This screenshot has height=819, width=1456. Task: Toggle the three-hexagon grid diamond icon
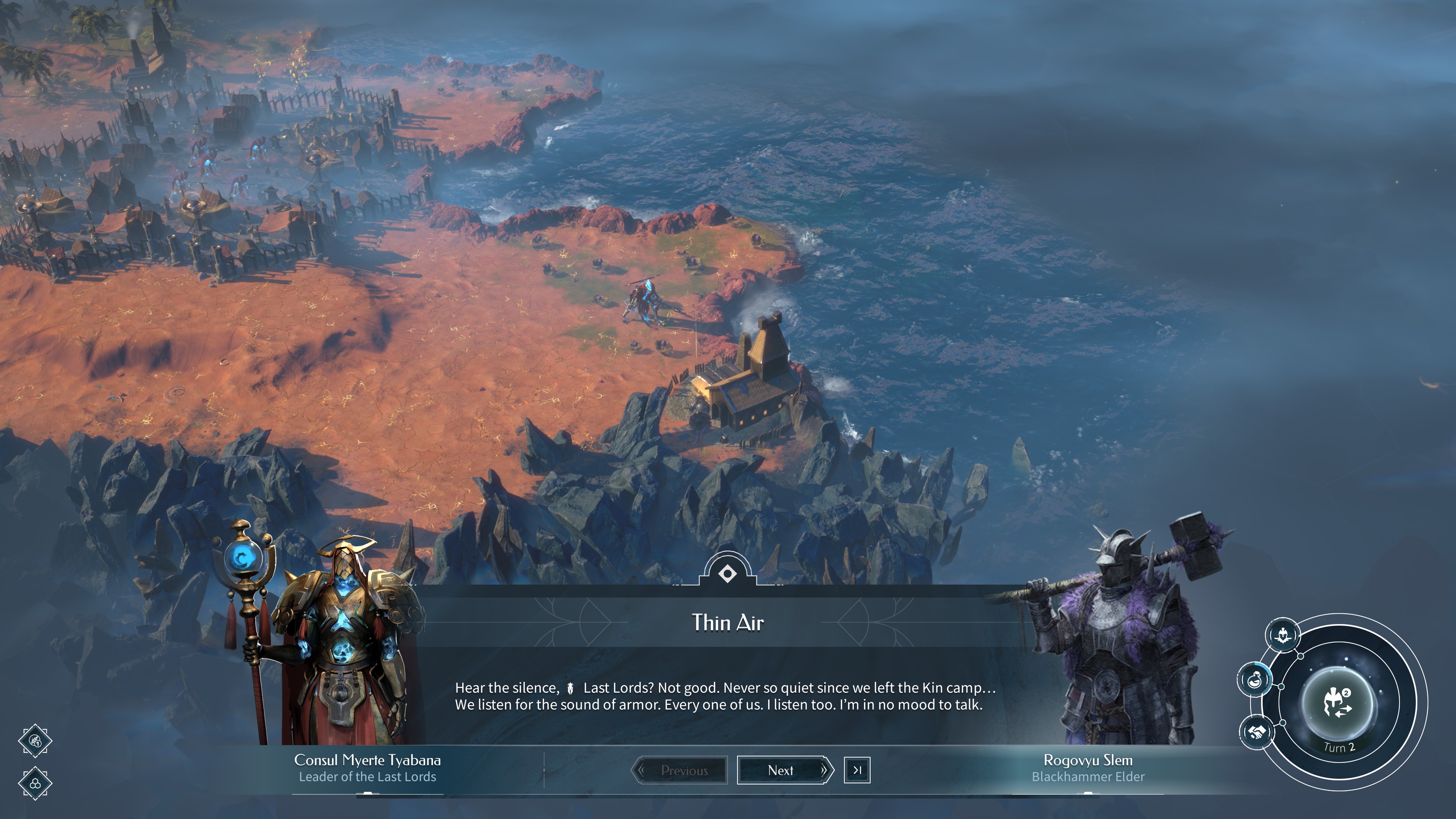click(x=35, y=783)
